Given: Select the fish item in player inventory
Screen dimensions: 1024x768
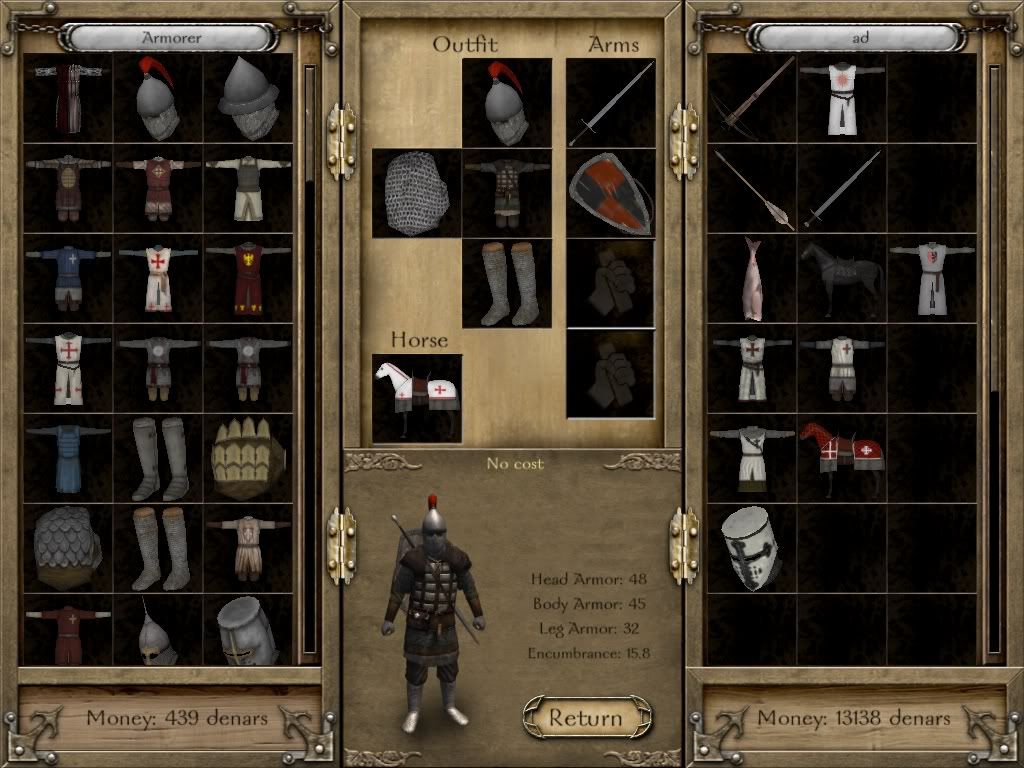Looking at the screenshot, I should [x=752, y=278].
